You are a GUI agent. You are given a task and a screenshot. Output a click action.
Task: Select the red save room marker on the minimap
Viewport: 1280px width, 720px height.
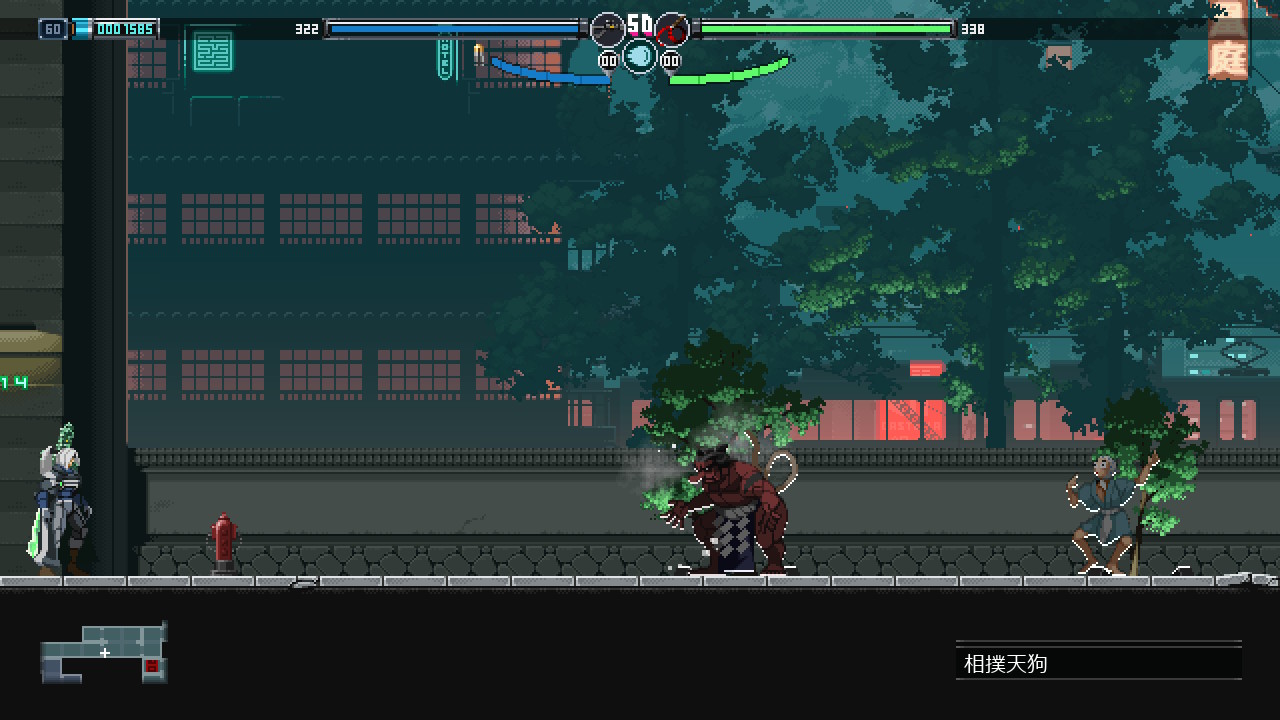tap(152, 665)
